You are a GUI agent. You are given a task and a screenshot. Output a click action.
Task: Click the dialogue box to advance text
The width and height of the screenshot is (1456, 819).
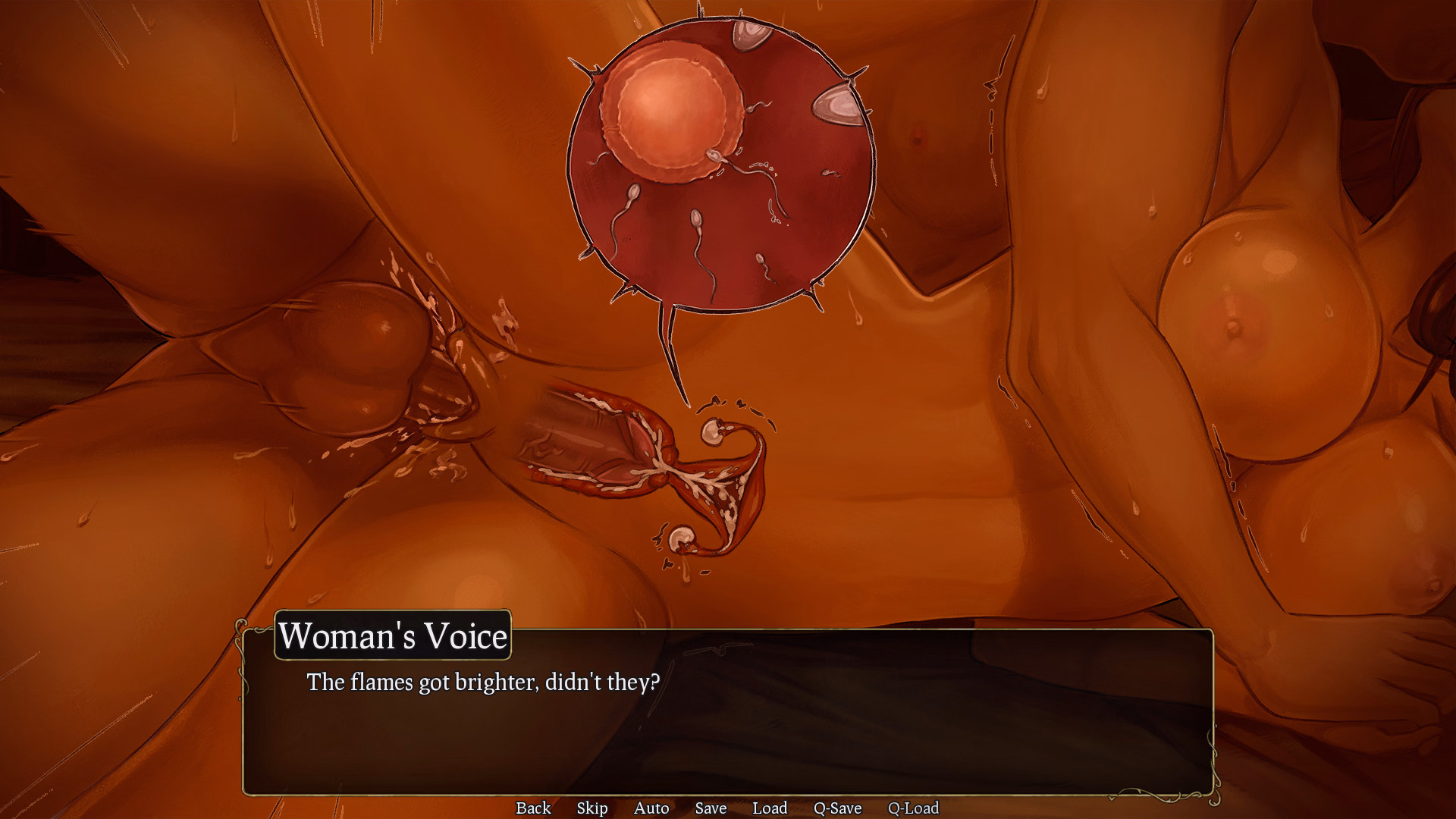point(728,720)
